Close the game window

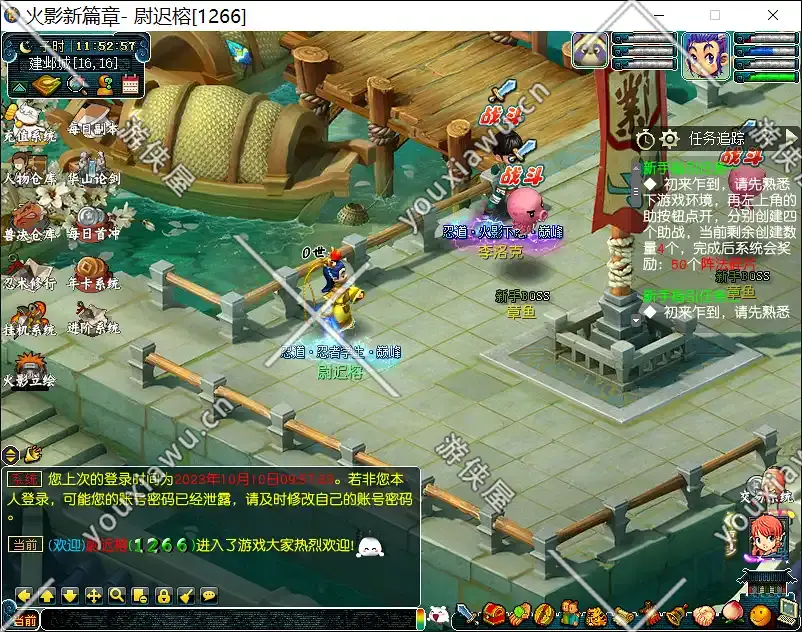pos(773,16)
